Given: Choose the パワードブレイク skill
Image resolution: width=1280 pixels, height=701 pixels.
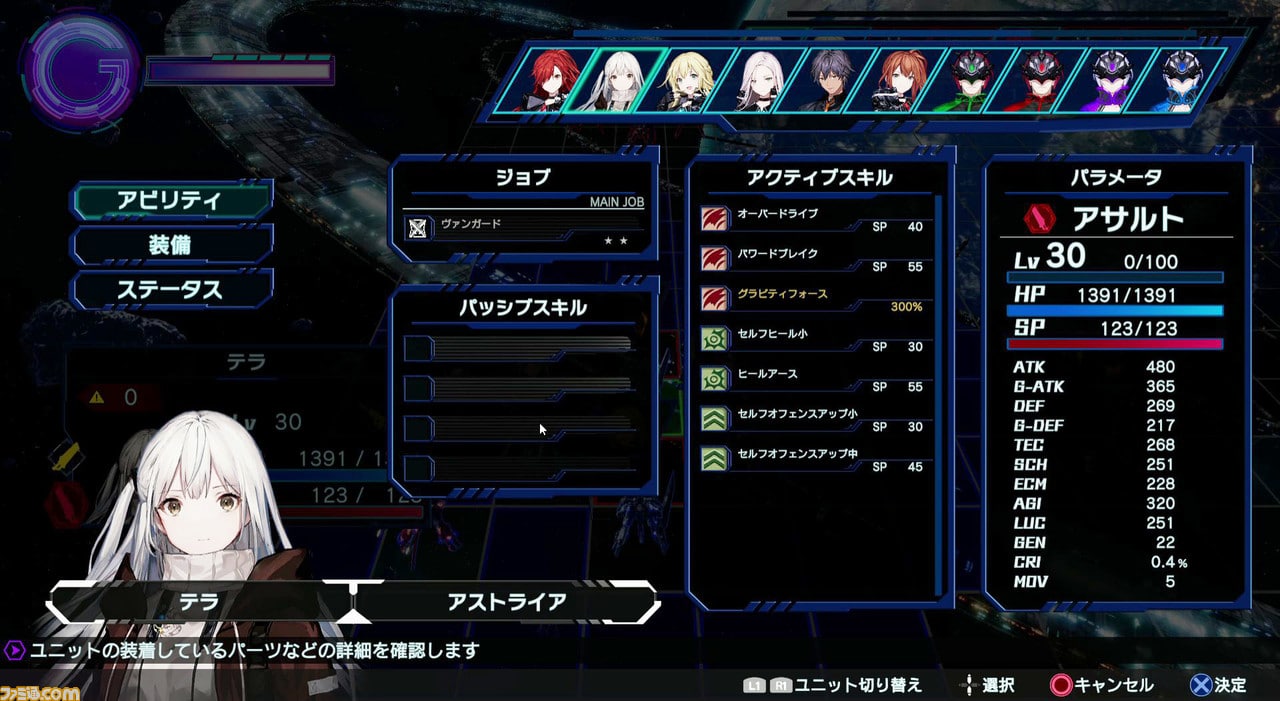Looking at the screenshot, I should [x=812, y=258].
